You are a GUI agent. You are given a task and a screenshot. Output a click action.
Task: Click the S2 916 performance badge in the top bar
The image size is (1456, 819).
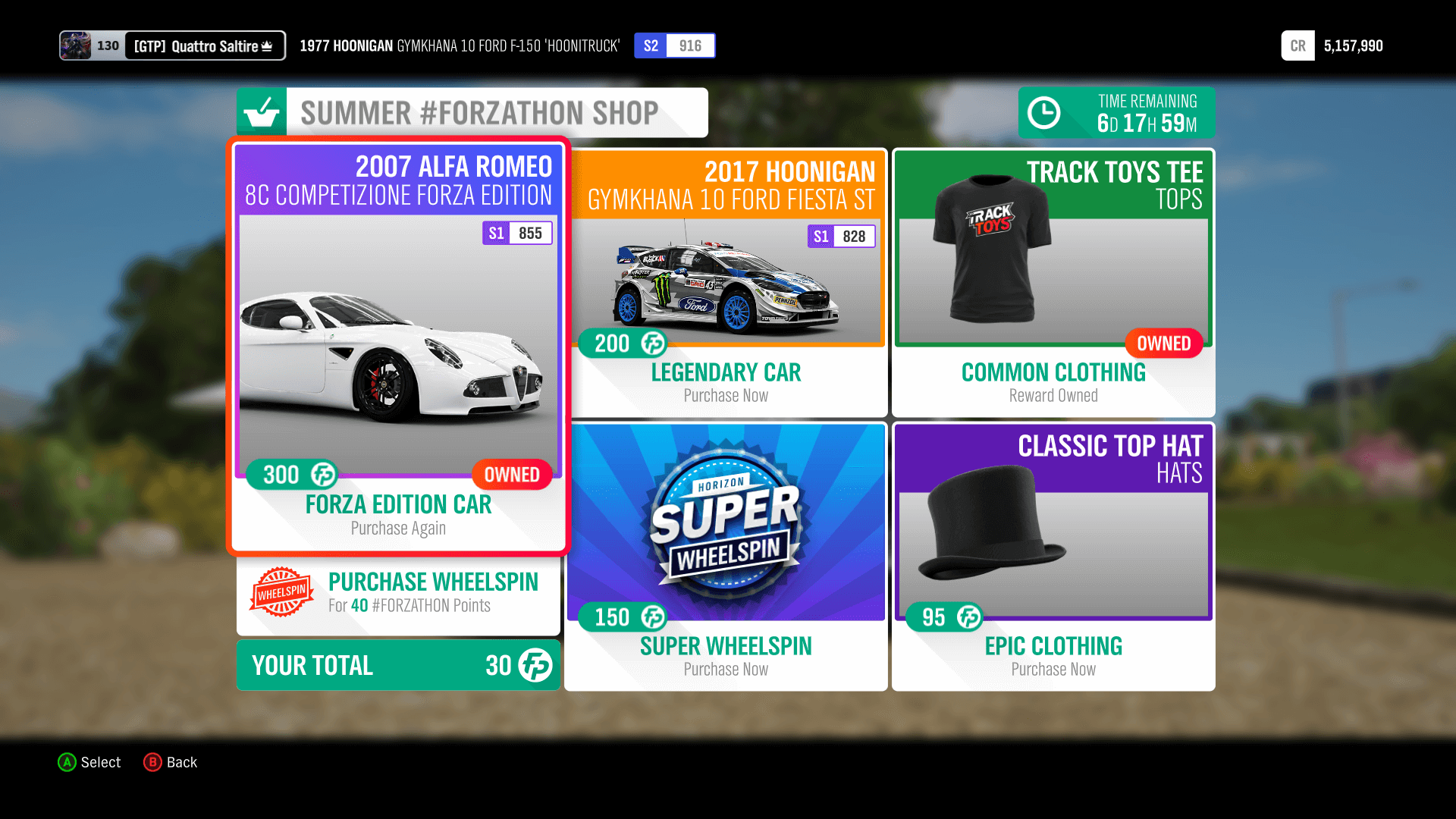coord(674,45)
